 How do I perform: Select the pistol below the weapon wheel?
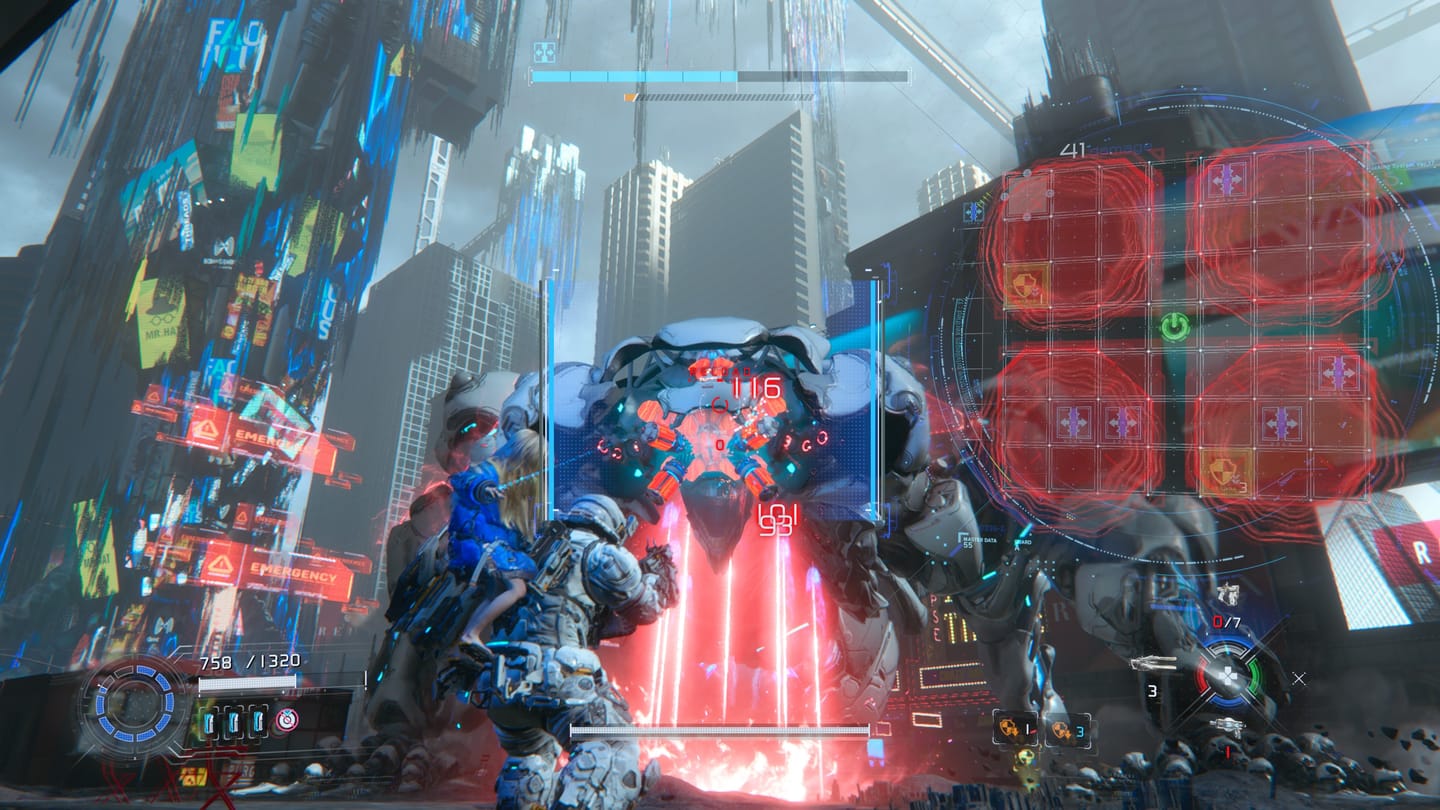[1227, 726]
